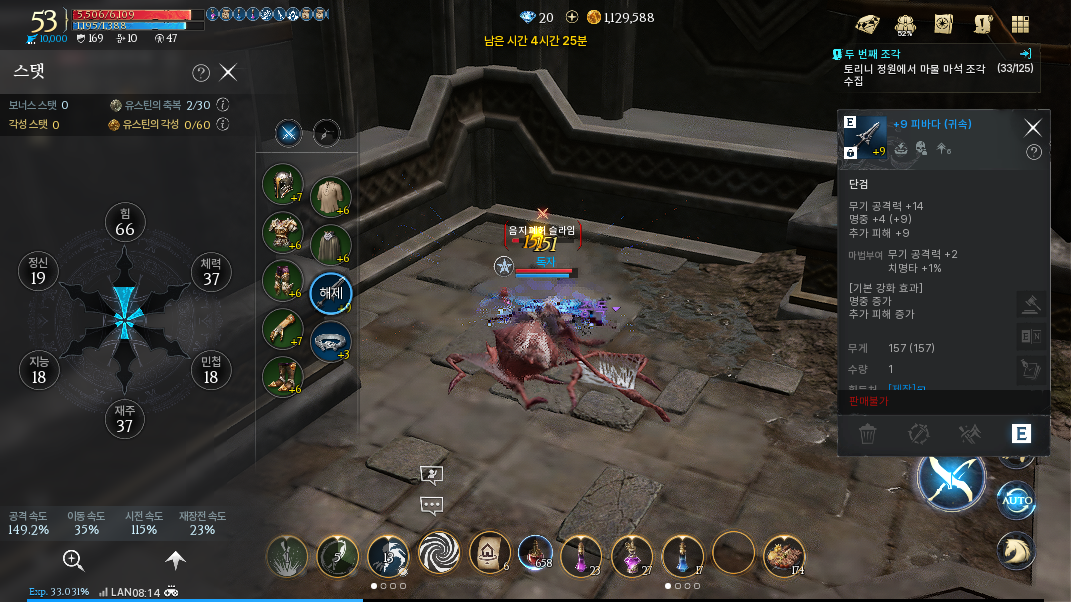Close the 스탯 stats panel

click(229, 72)
